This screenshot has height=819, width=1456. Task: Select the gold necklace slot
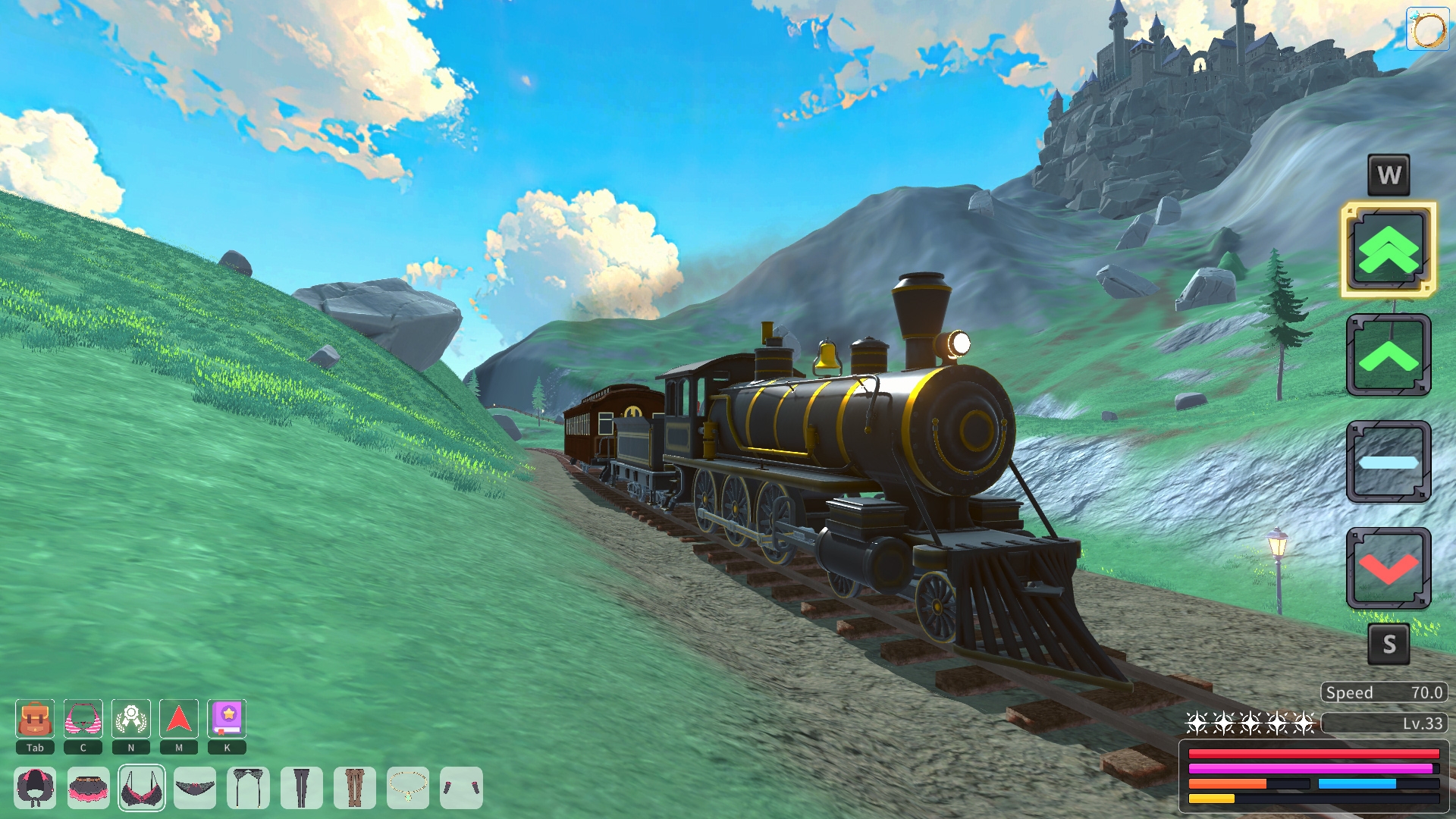tap(408, 788)
